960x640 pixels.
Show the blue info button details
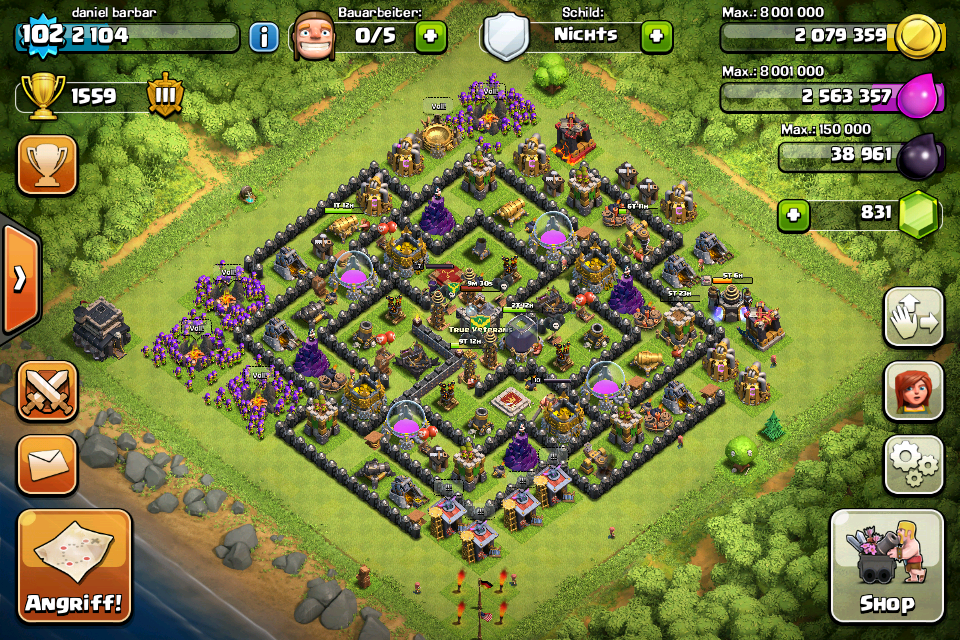click(x=264, y=38)
